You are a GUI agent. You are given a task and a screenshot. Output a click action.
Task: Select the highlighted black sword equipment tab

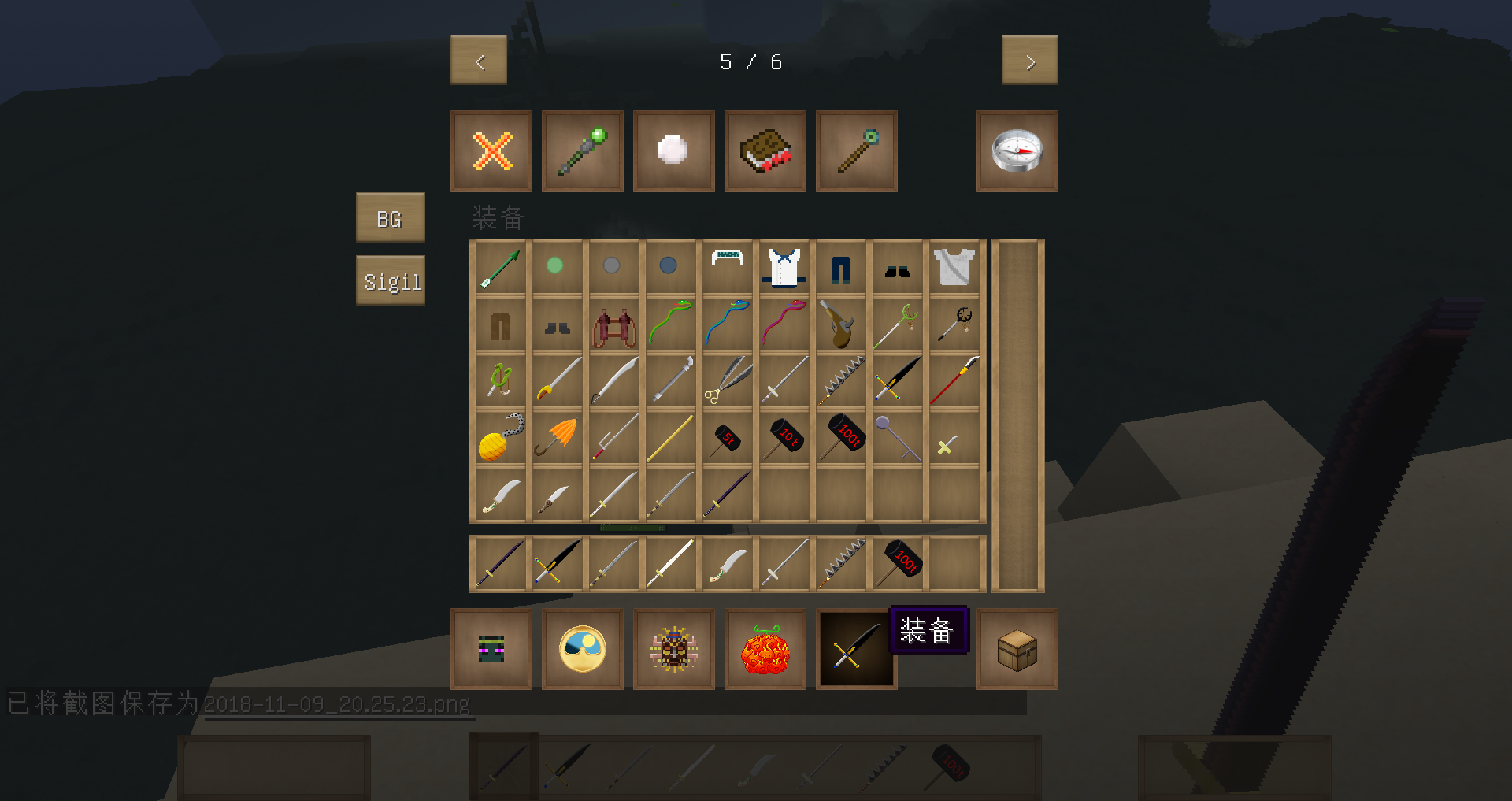click(x=856, y=649)
